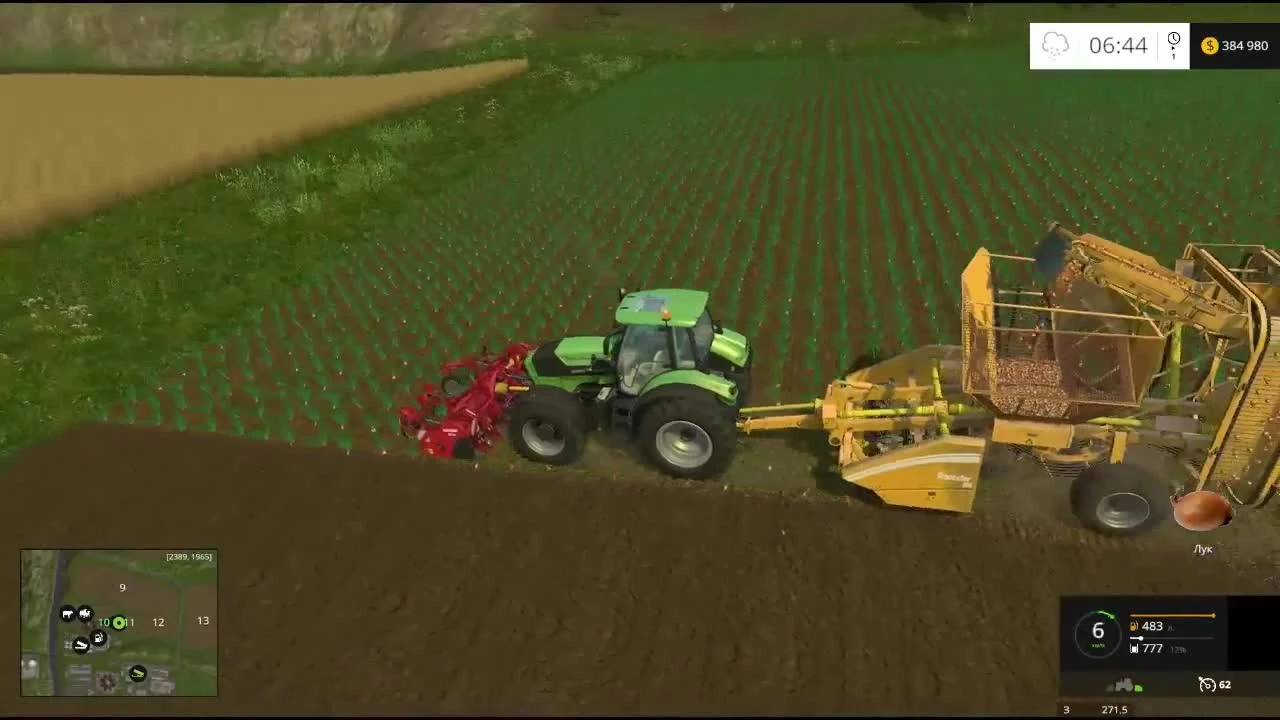Click the horse paddock icon on the minimap
The height and width of the screenshot is (720, 1280).
click(85, 613)
